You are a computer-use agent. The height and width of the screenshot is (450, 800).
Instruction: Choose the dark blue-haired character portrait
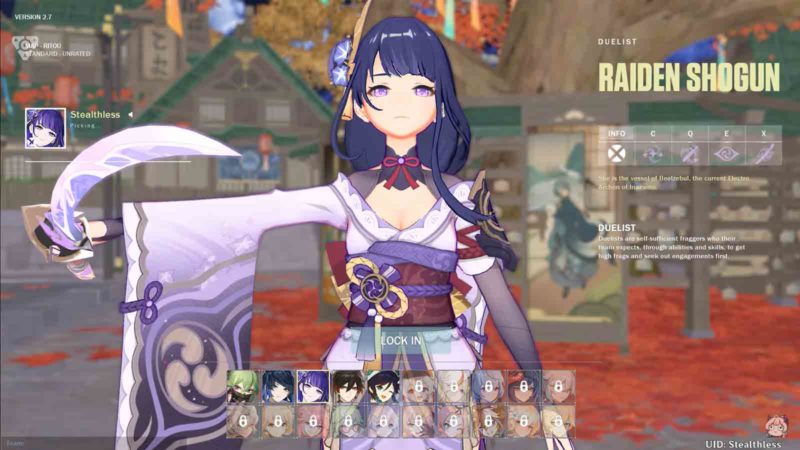point(277,387)
